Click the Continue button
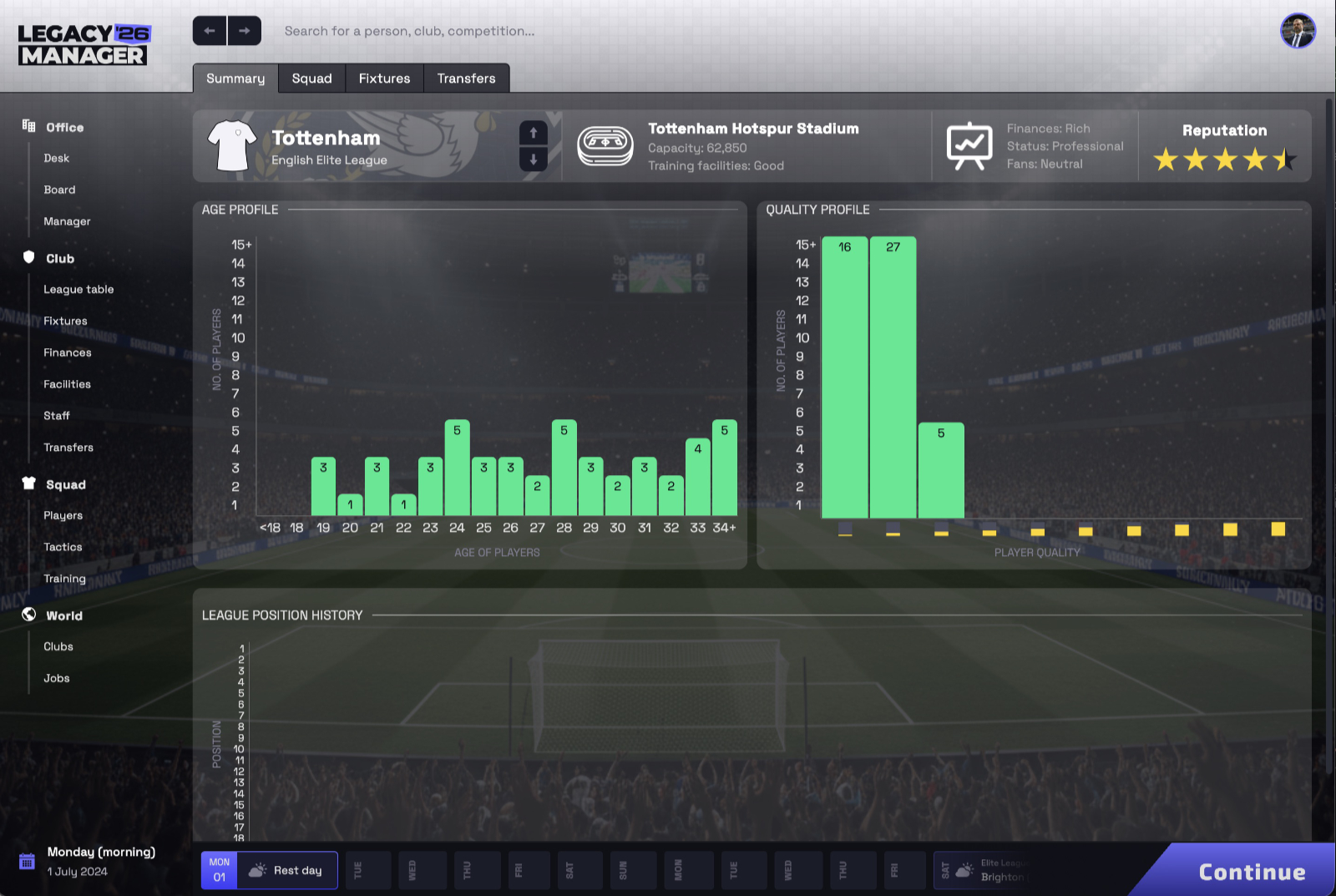The image size is (1336, 896). [x=1251, y=872]
